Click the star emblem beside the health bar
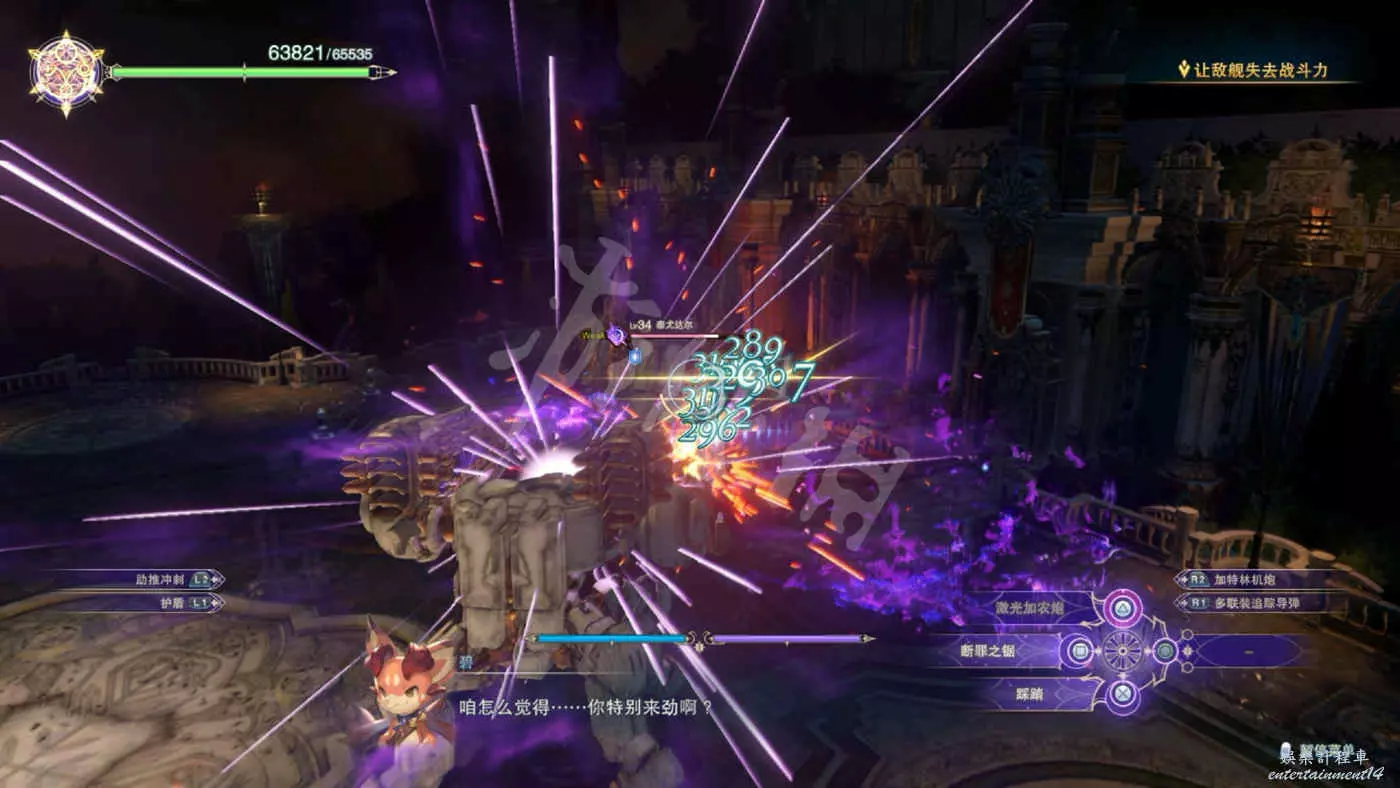Image resolution: width=1400 pixels, height=788 pixels. click(67, 73)
